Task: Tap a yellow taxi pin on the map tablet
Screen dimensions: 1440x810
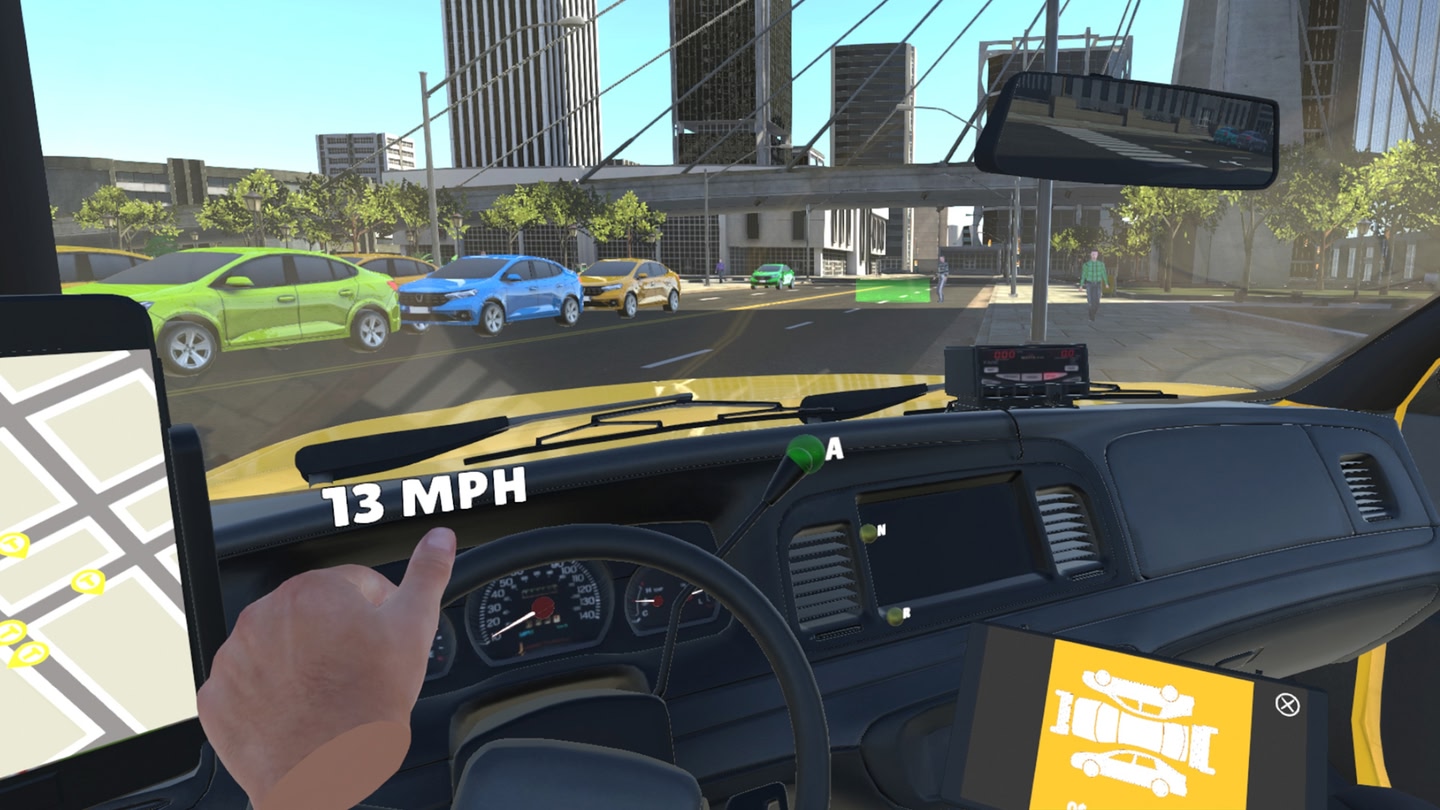Action: tap(86, 582)
